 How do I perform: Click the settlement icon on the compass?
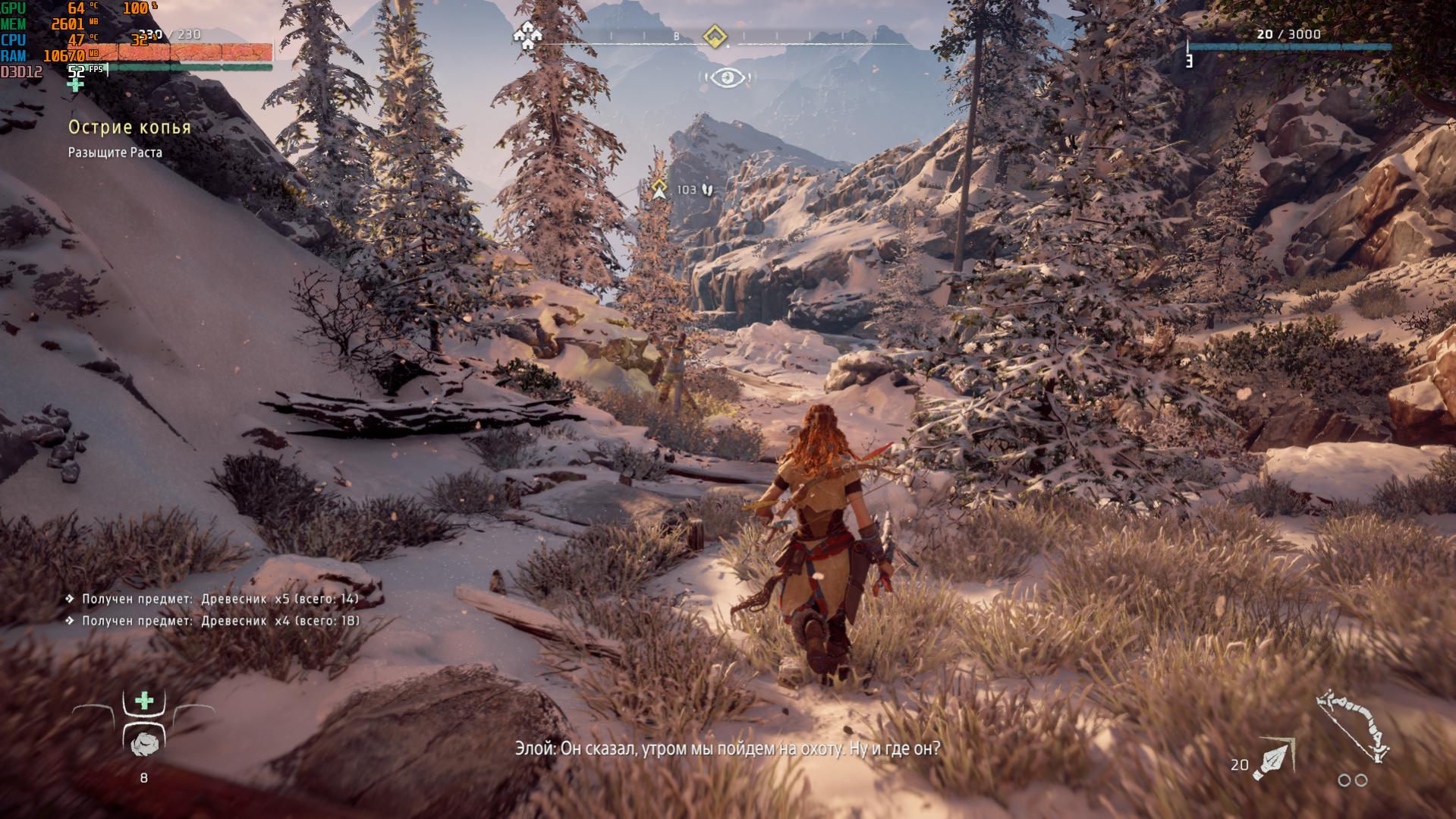[527, 35]
